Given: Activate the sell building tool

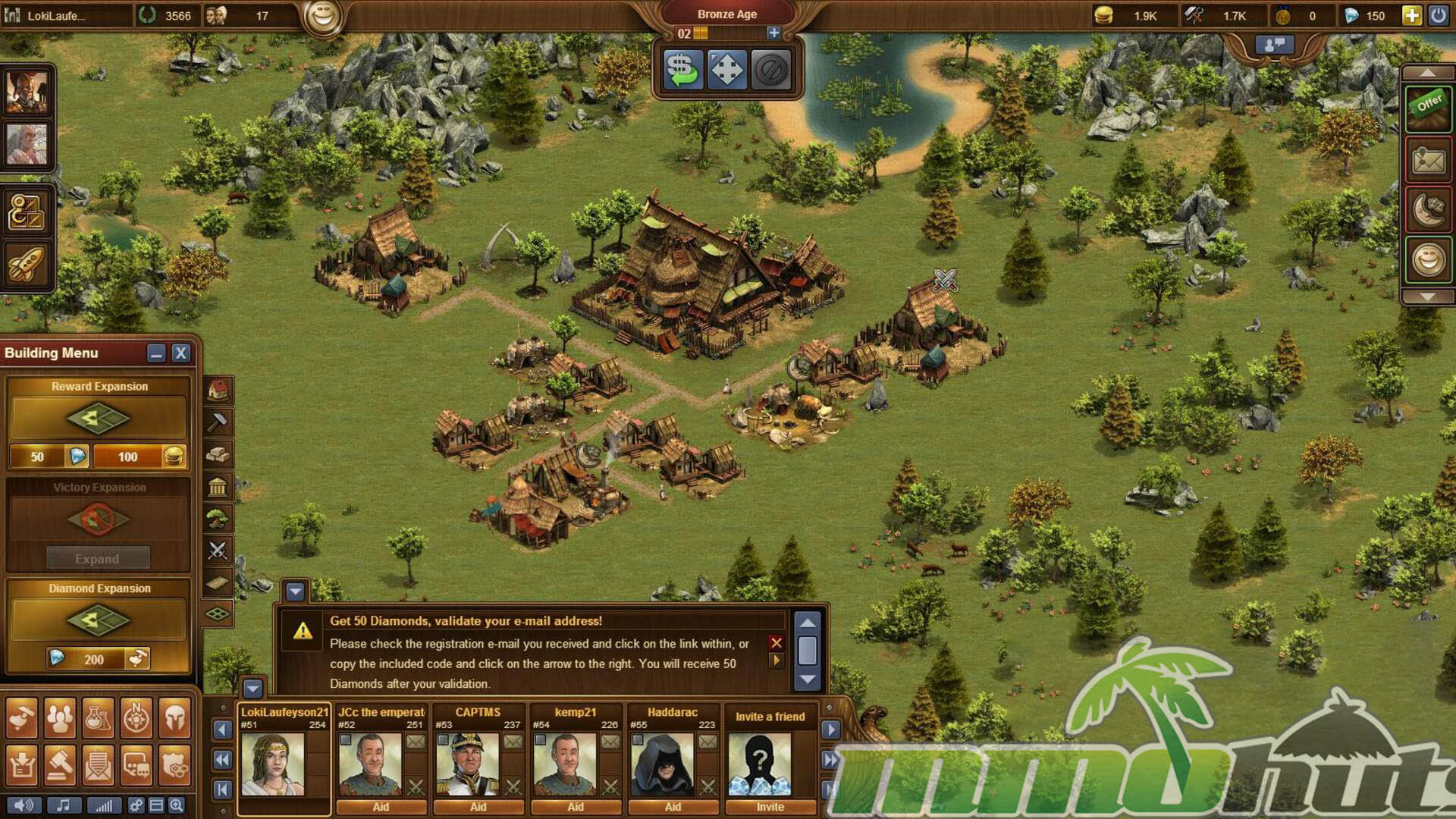Looking at the screenshot, I should coord(682,71).
